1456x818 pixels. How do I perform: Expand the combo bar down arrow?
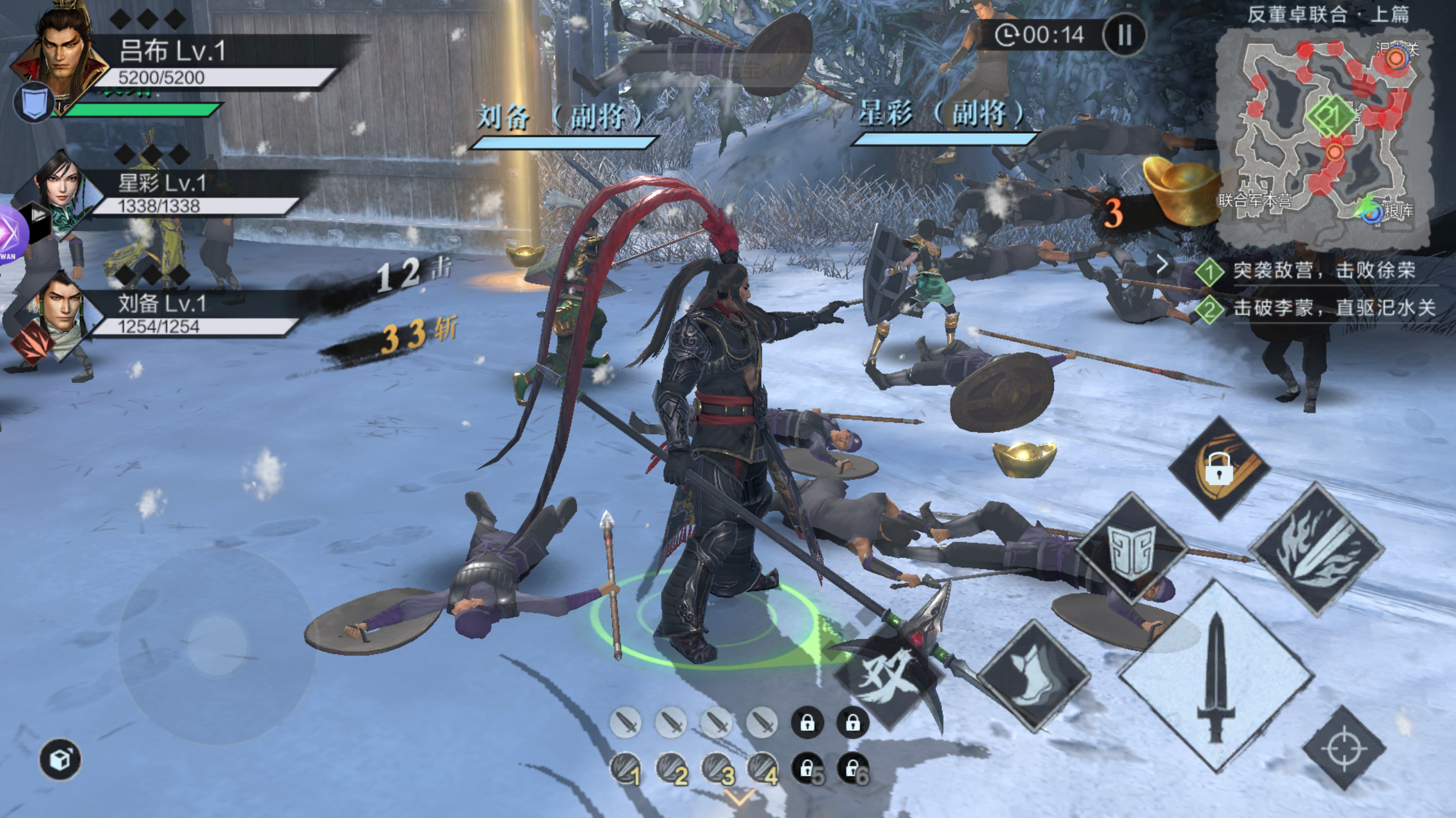[739, 797]
